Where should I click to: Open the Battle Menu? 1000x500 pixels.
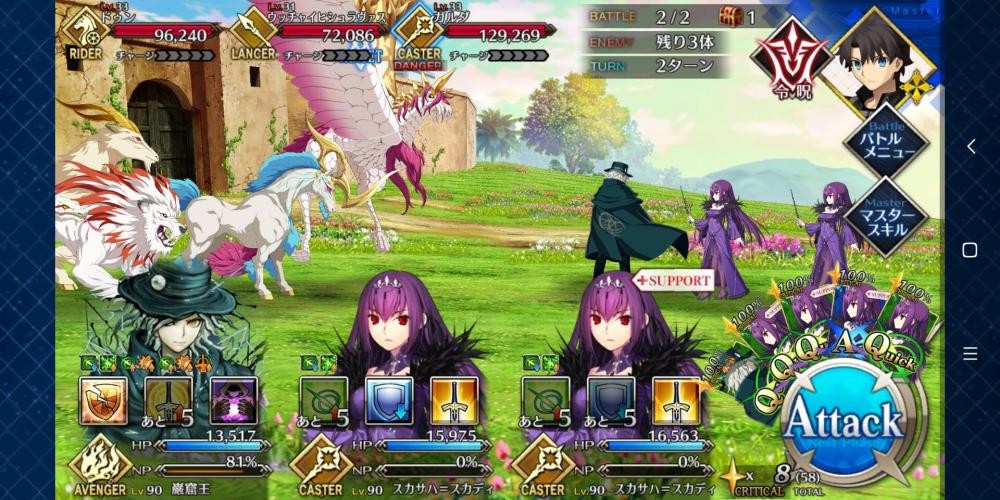[x=885, y=142]
